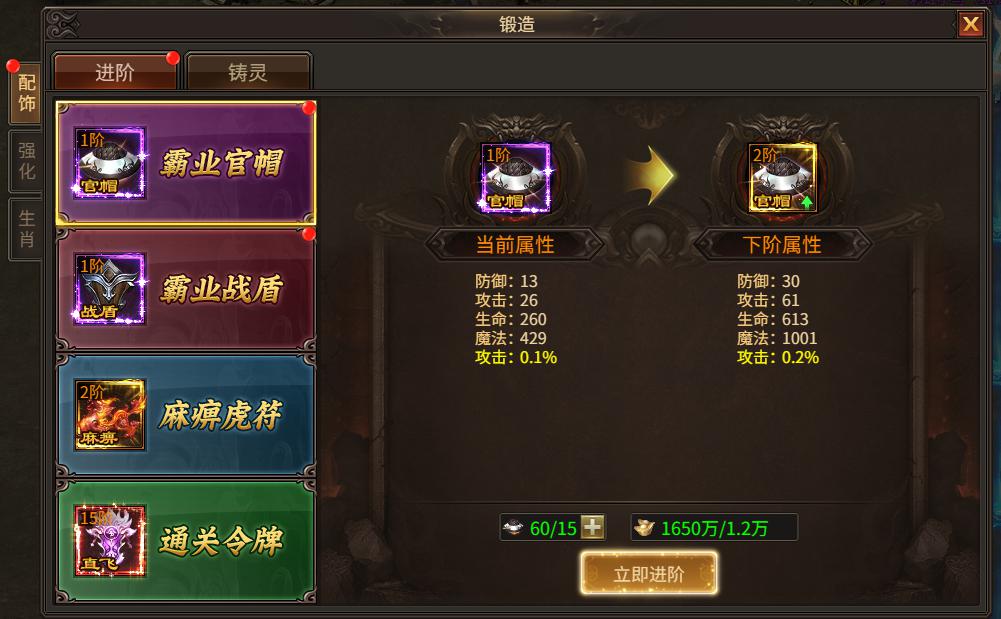Inspect the current 1阶 官帽 icon
Viewport: 1001px width, 619px height.
click(516, 178)
